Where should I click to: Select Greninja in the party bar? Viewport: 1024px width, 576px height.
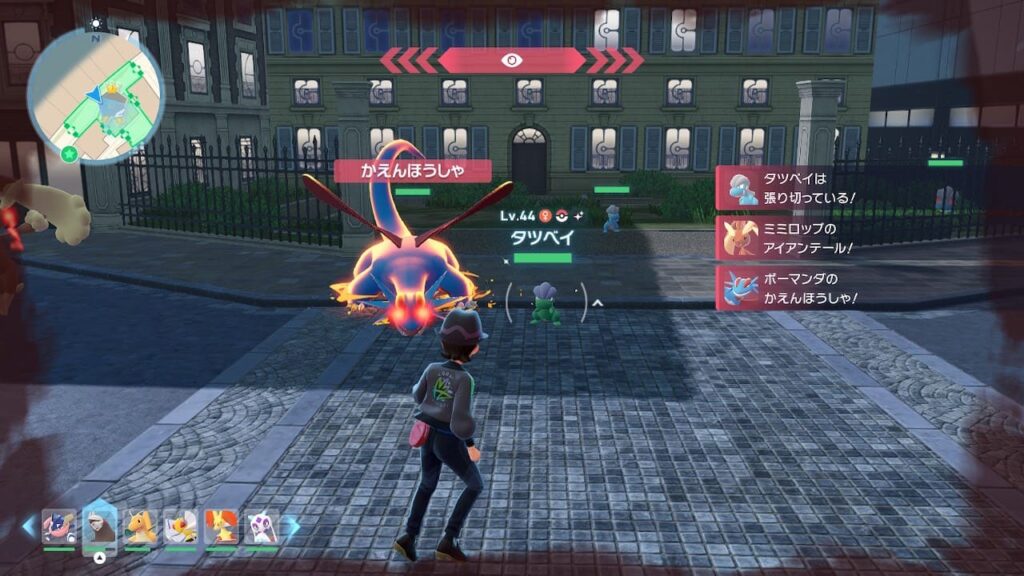[58, 527]
